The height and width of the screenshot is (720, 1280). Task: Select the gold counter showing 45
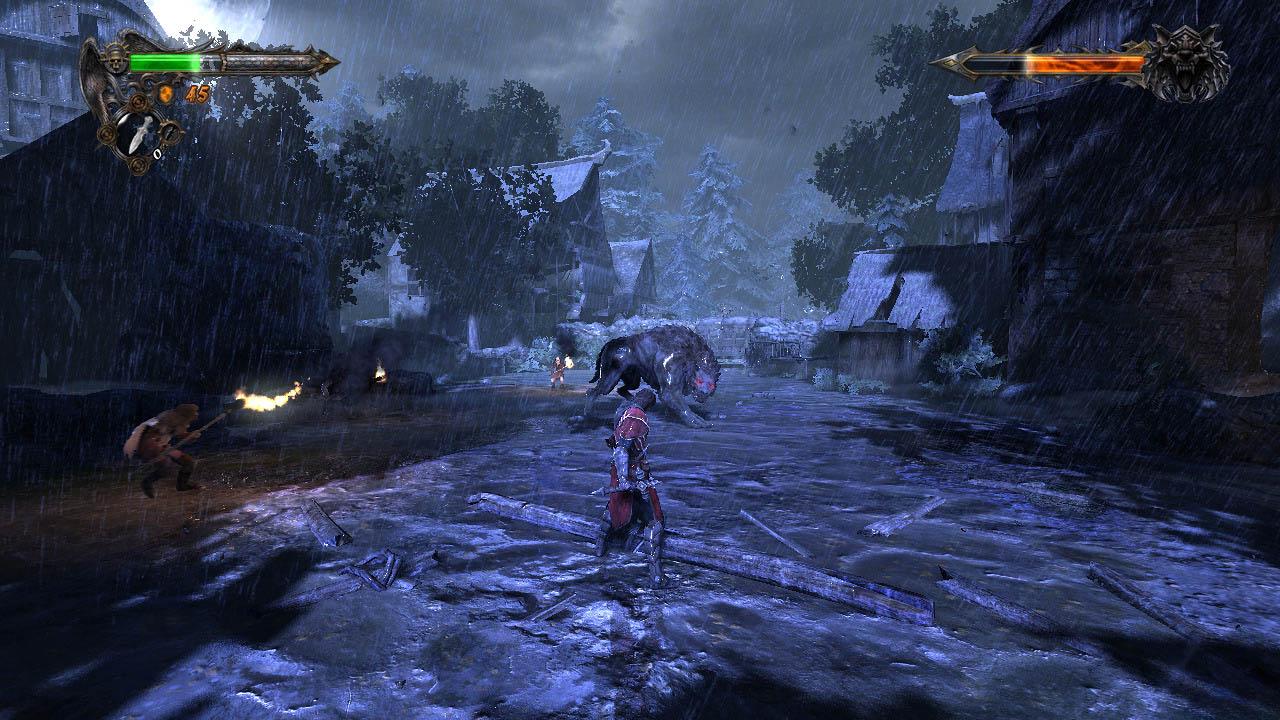pyautogui.click(x=197, y=93)
